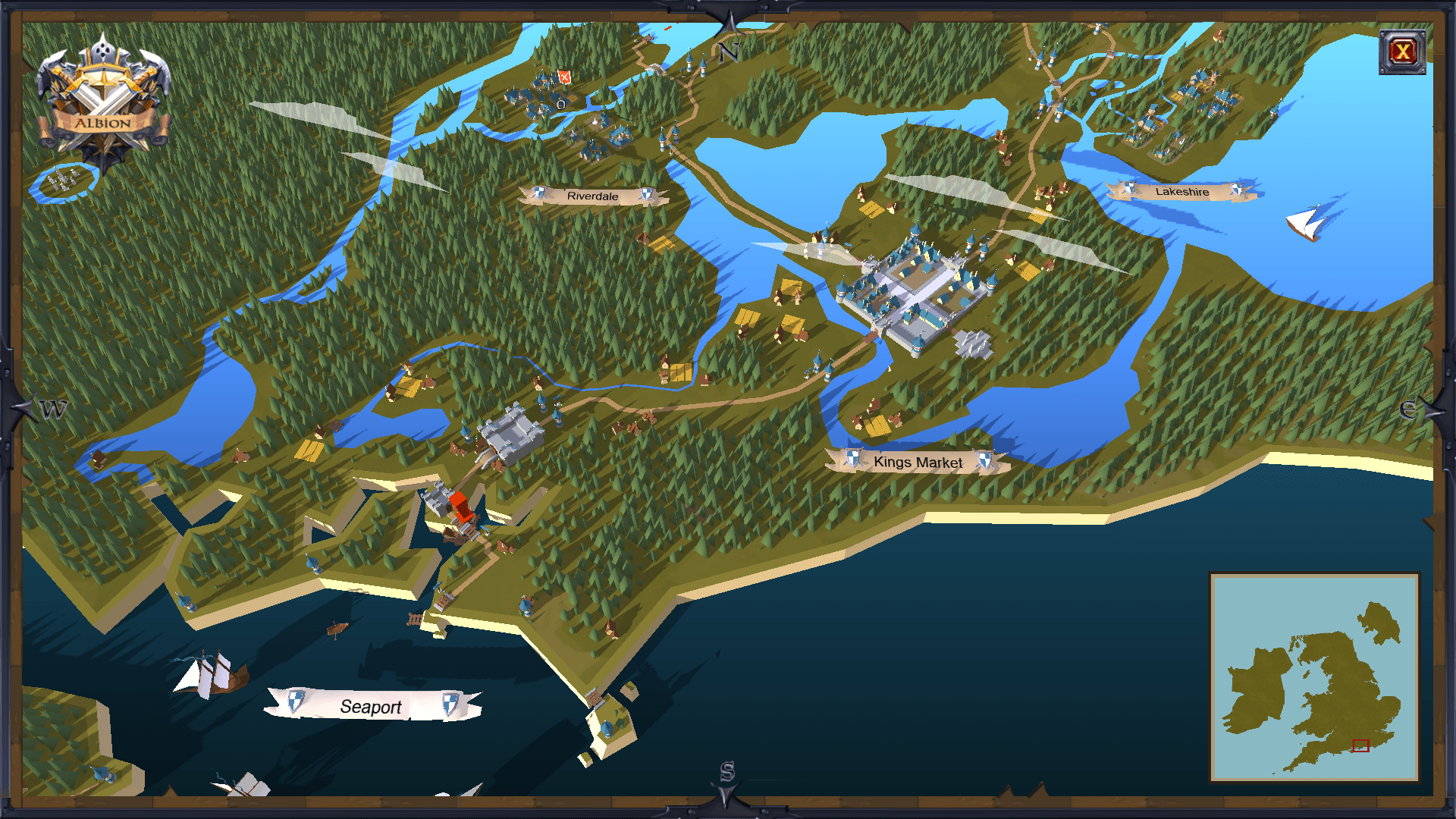The height and width of the screenshot is (819, 1456).
Task: Open the Riverdale region banner
Action: pyautogui.click(x=595, y=196)
